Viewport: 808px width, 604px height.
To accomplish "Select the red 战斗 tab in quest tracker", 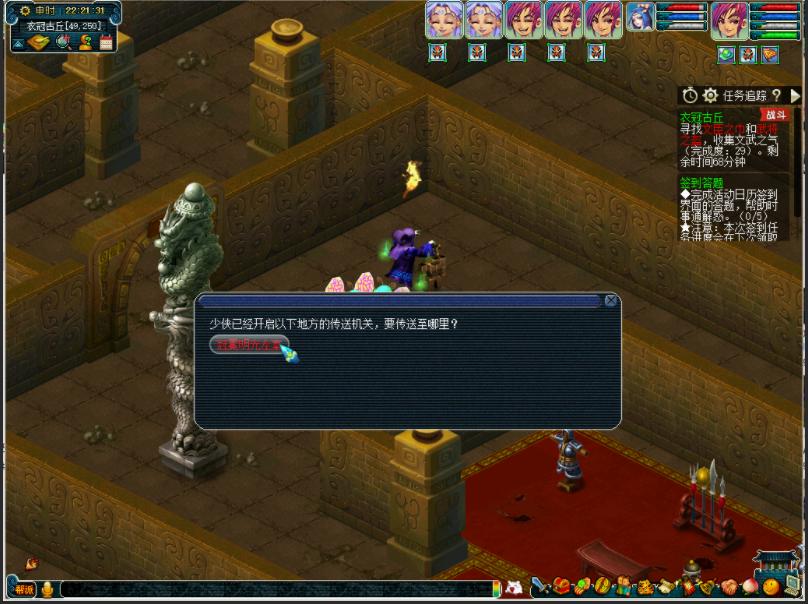I will [x=773, y=115].
